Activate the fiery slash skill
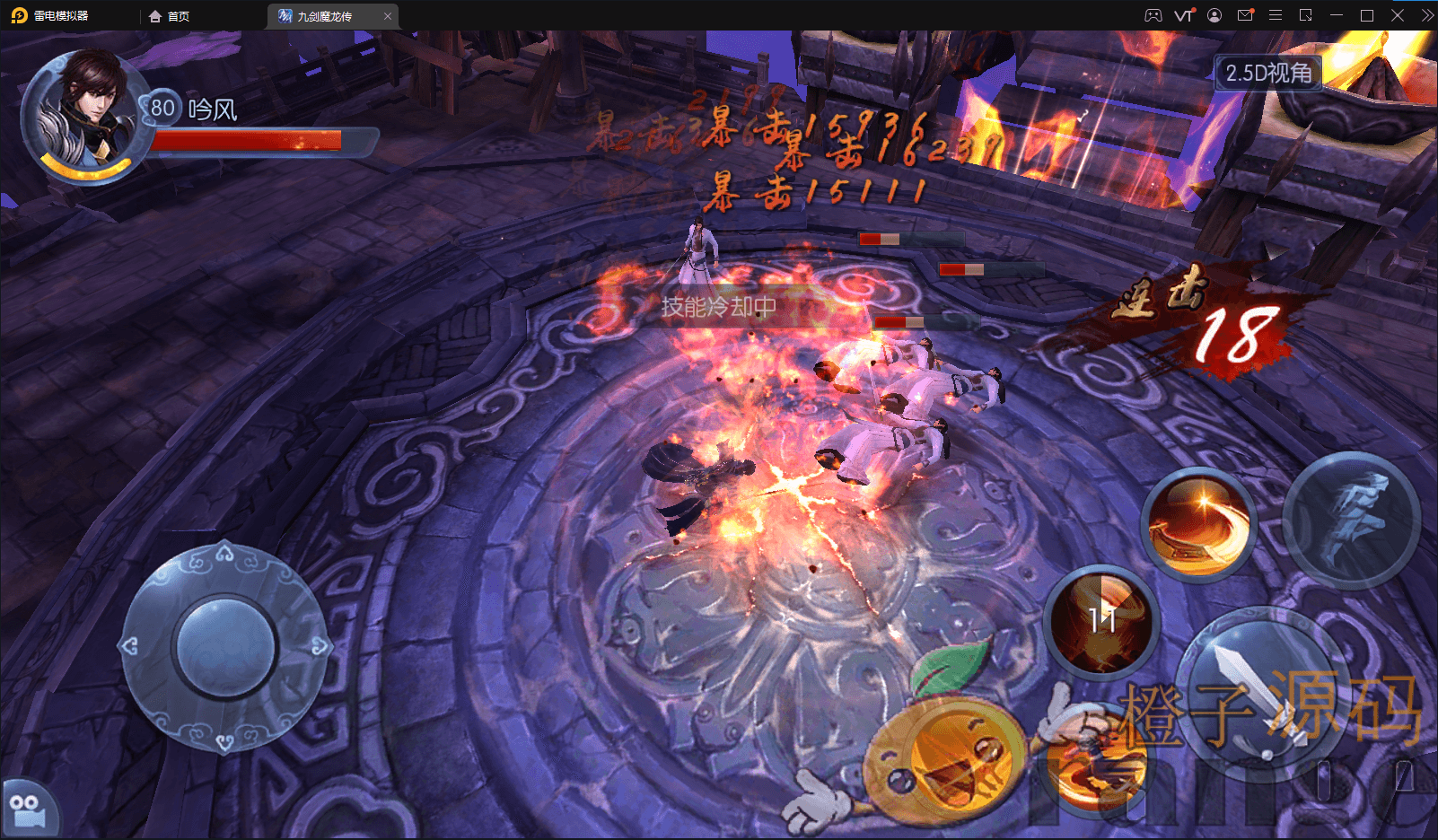This screenshot has height=840, width=1438. click(x=1198, y=525)
